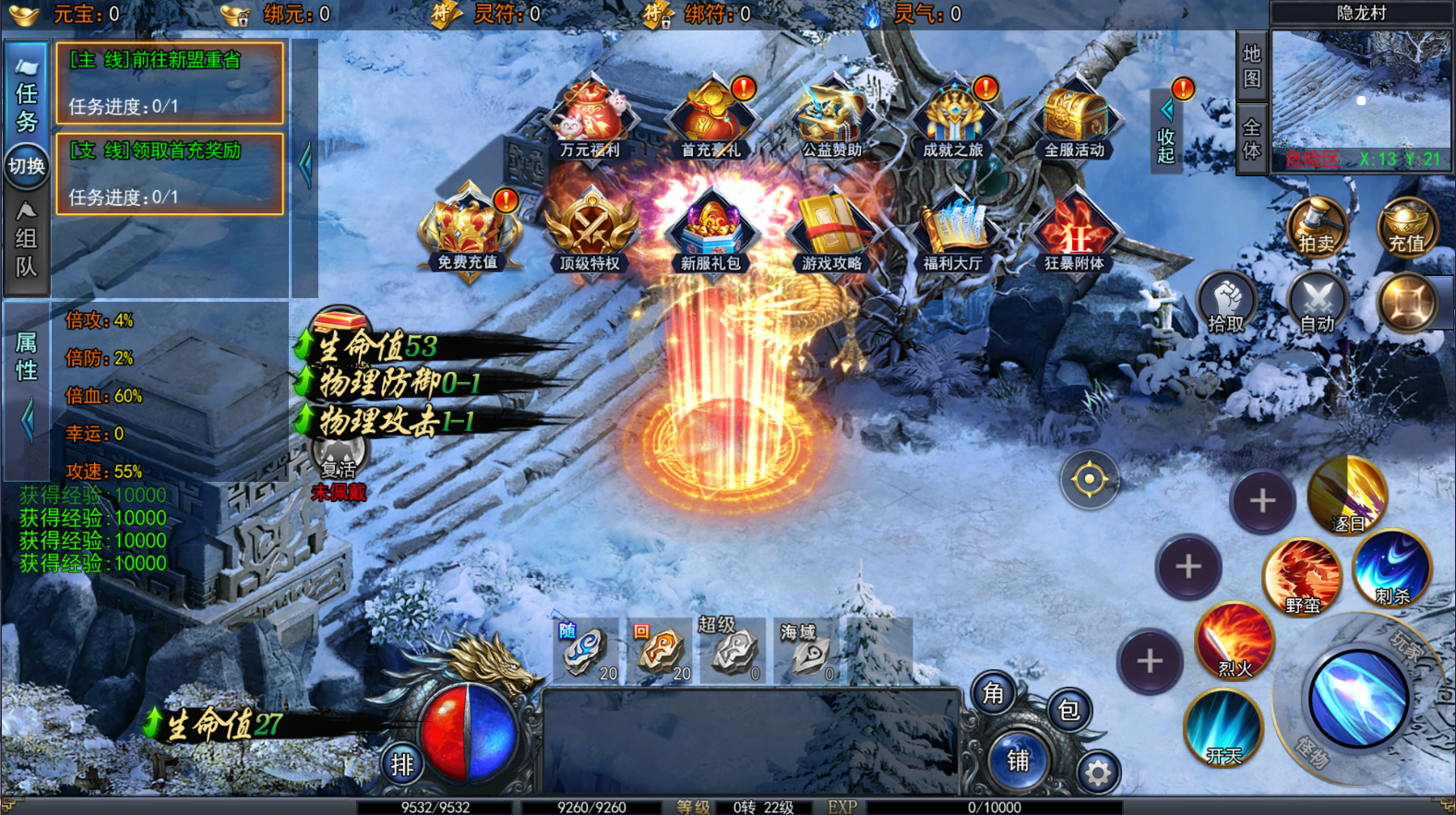The image size is (1456, 815).
Task: Open settings with the gear icon
Action: 1097,773
